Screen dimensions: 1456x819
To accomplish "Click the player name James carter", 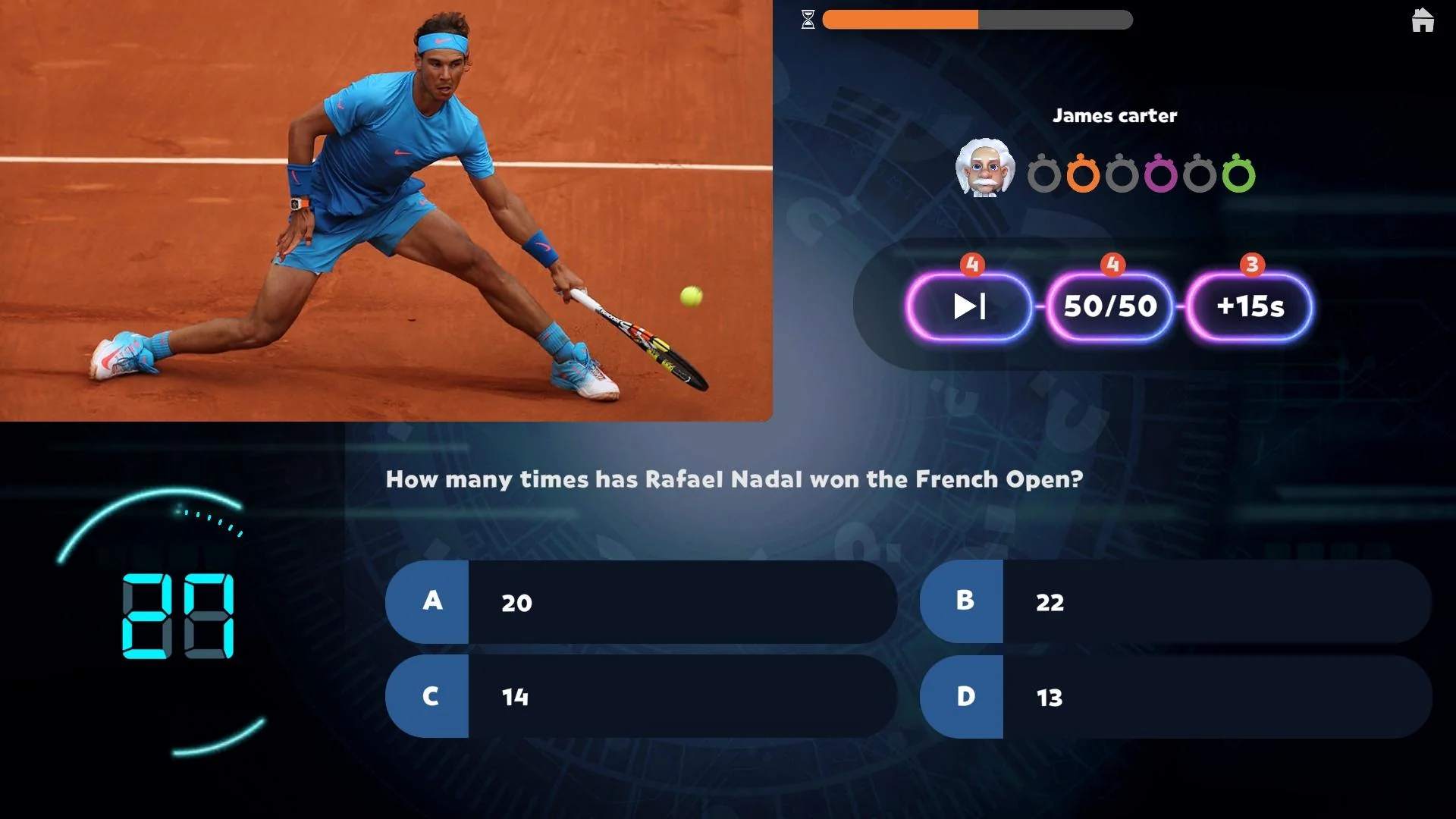I will (x=1115, y=115).
